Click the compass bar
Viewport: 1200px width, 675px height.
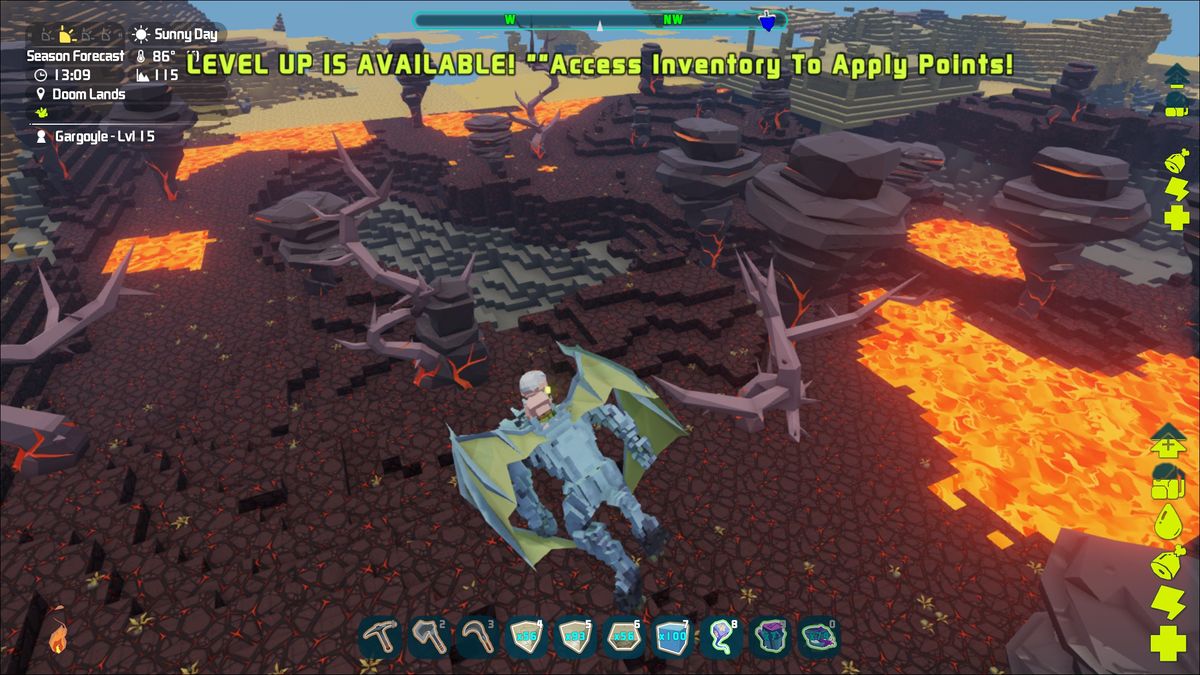[598, 20]
